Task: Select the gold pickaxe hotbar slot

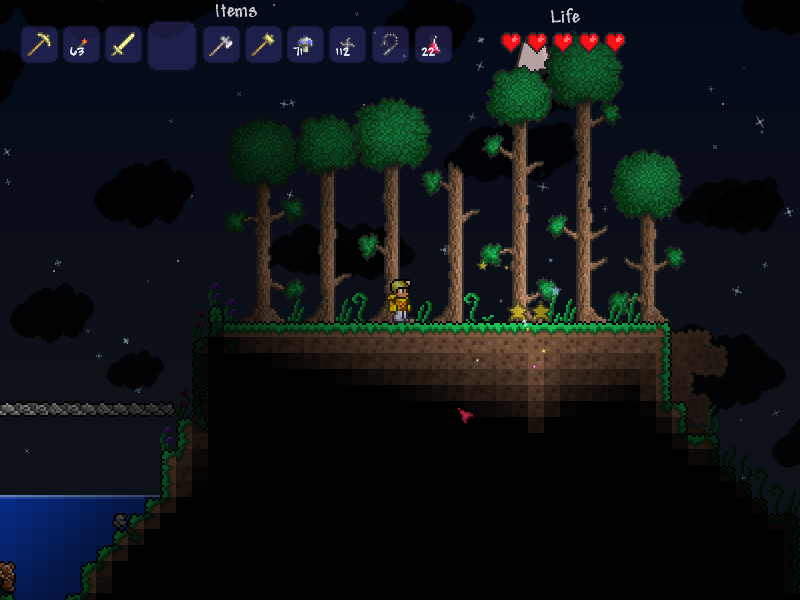Action: [40, 45]
